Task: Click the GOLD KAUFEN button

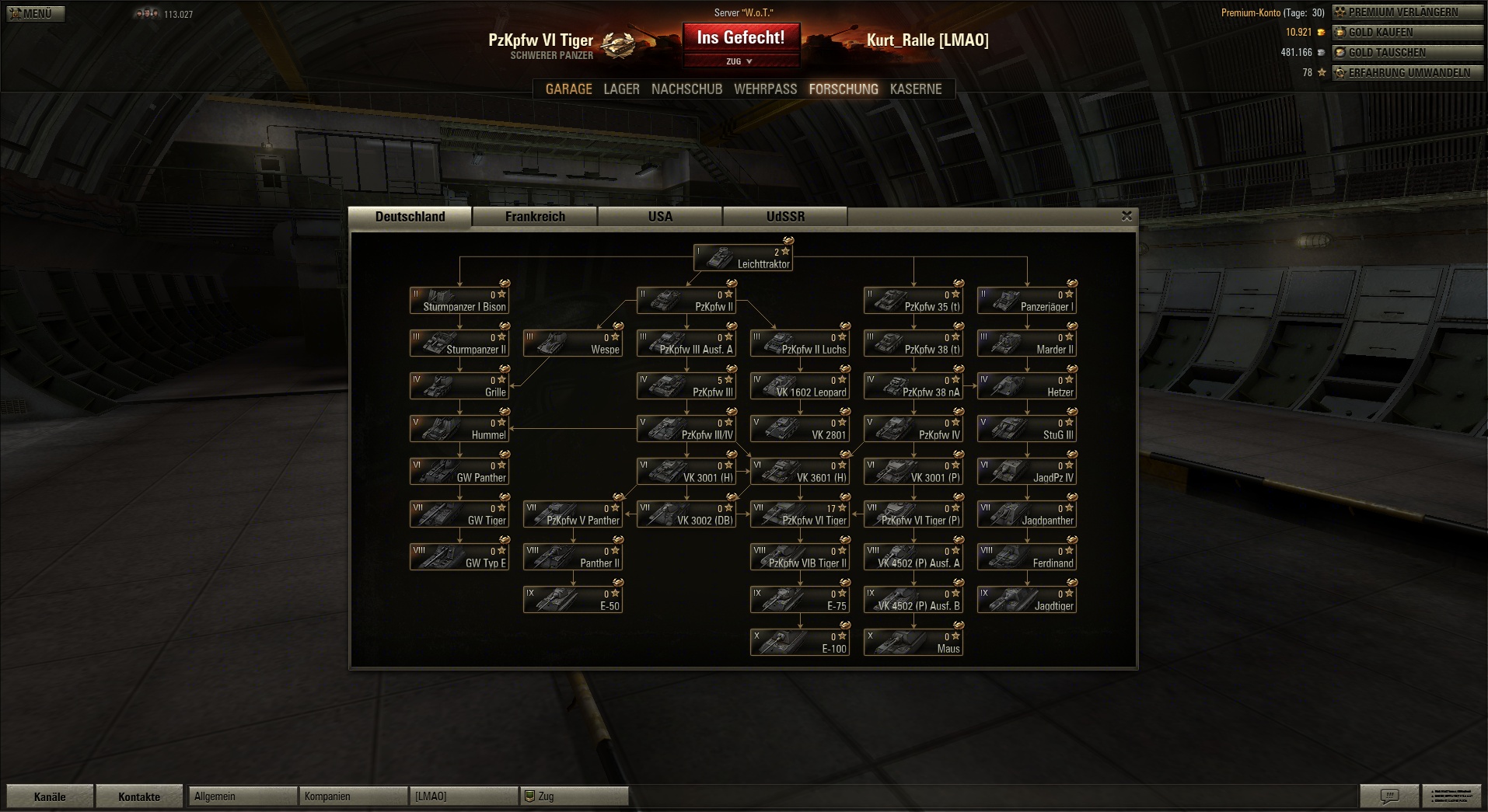Action: 1408,33
